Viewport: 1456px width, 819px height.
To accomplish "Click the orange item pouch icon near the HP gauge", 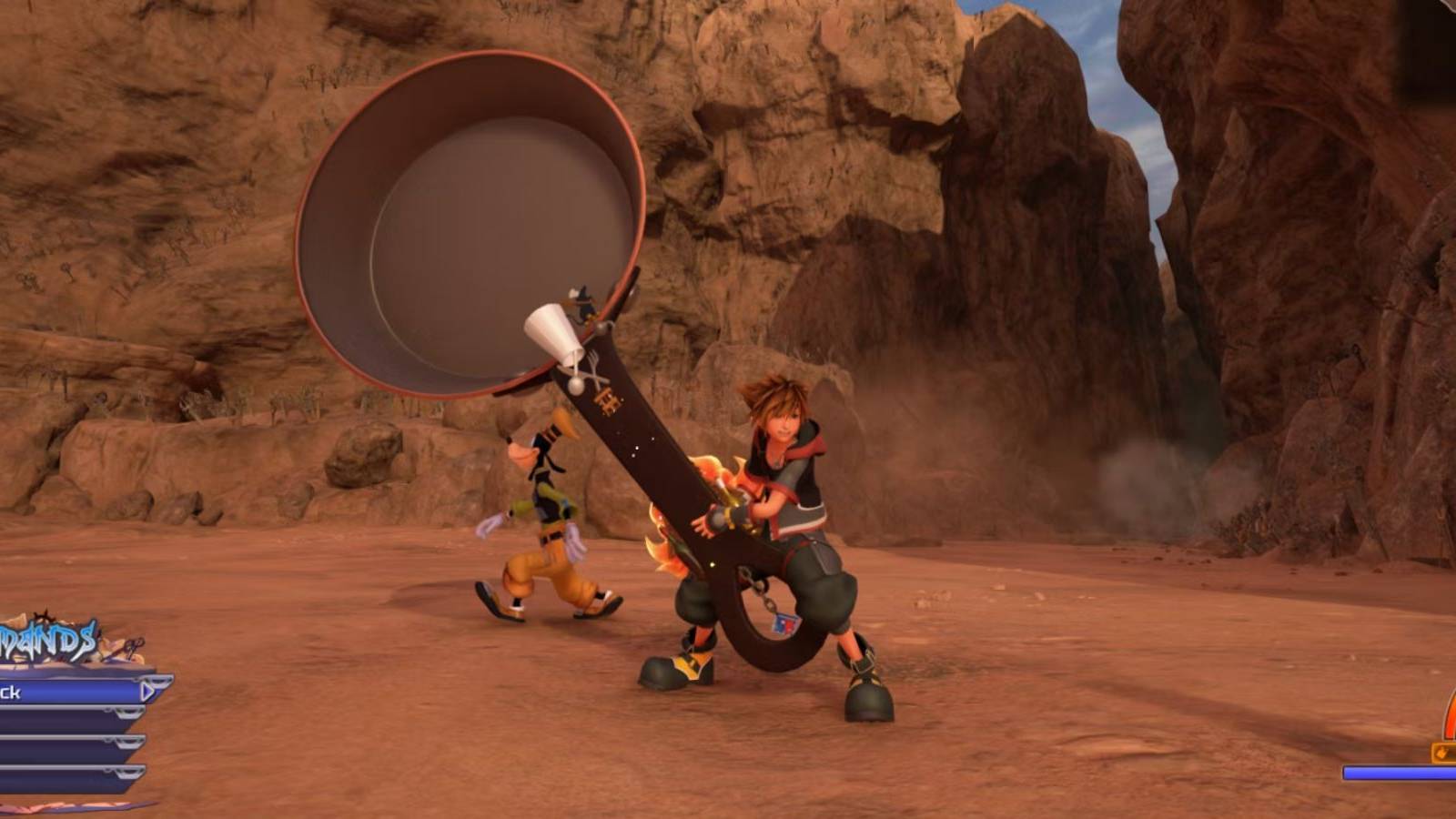I will coord(1441,753).
